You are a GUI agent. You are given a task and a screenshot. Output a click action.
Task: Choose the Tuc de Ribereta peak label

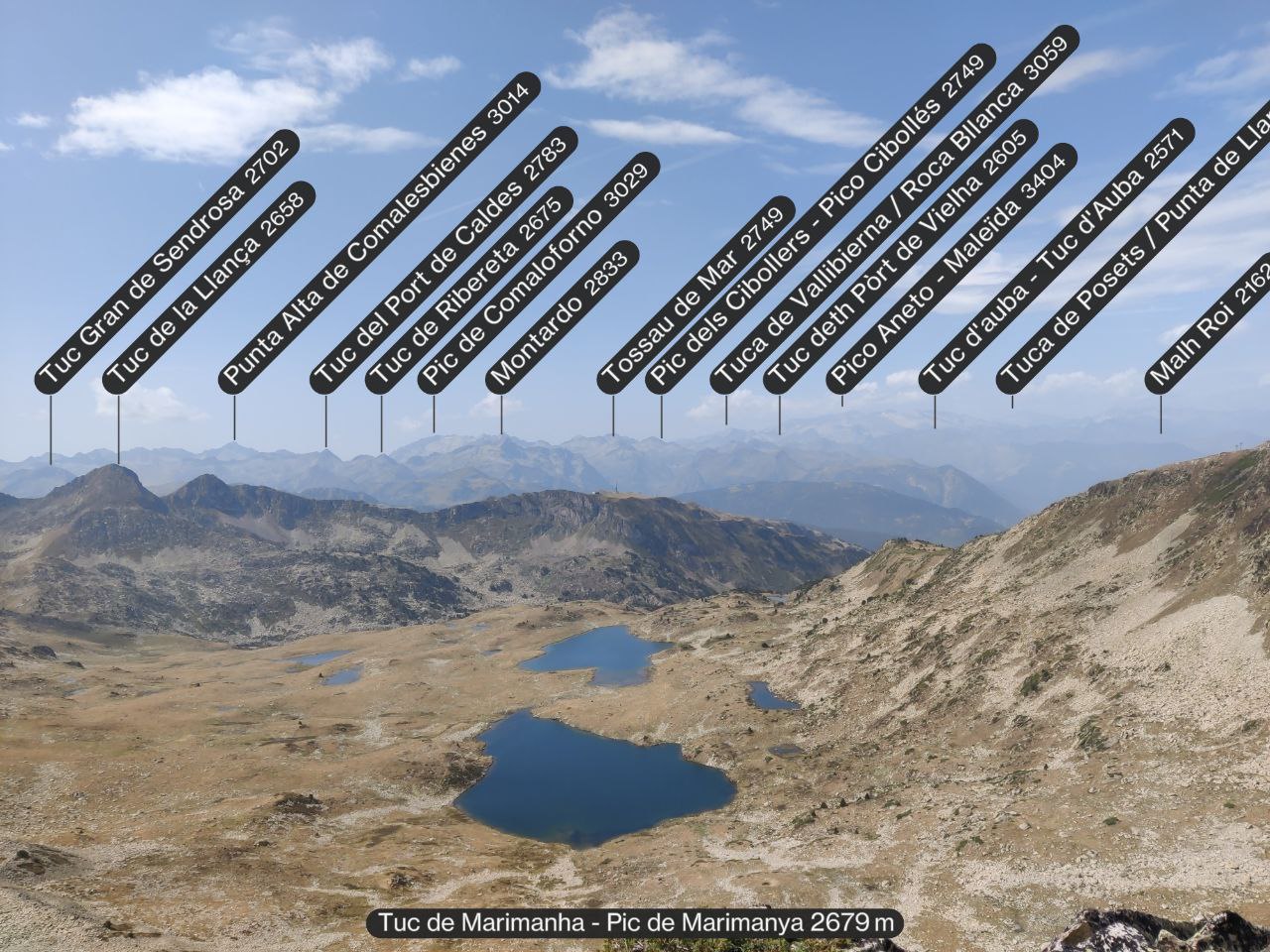pyautogui.click(x=468, y=291)
